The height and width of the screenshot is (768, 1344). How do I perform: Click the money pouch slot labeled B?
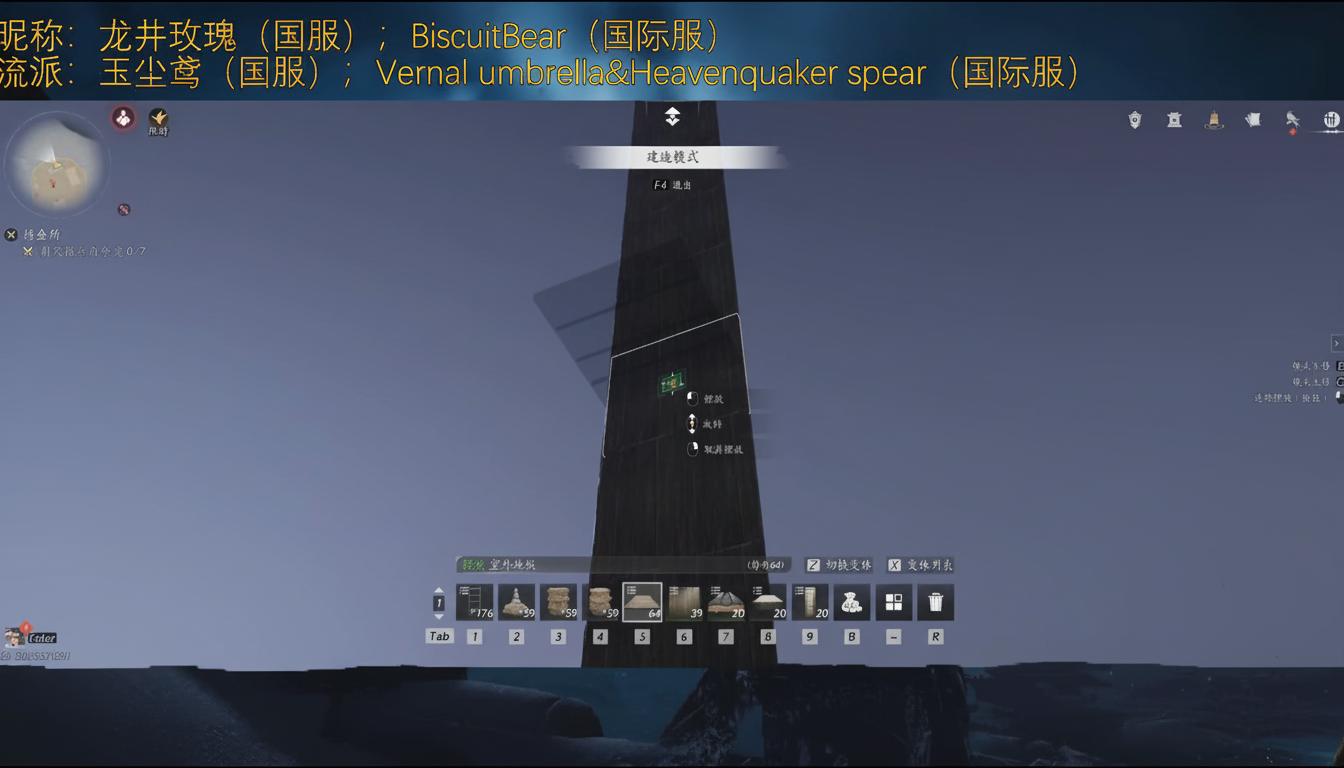tap(850, 602)
